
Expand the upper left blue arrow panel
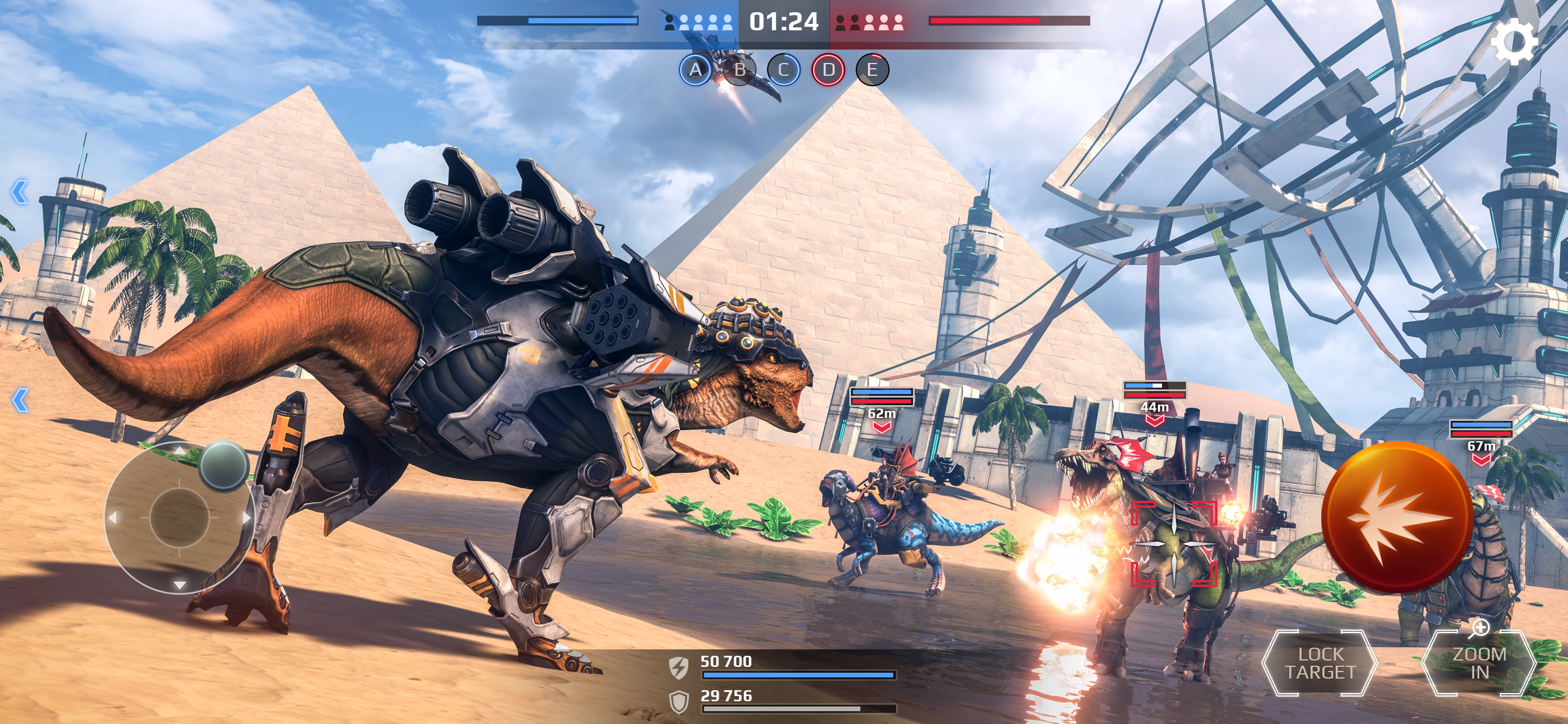point(19,192)
